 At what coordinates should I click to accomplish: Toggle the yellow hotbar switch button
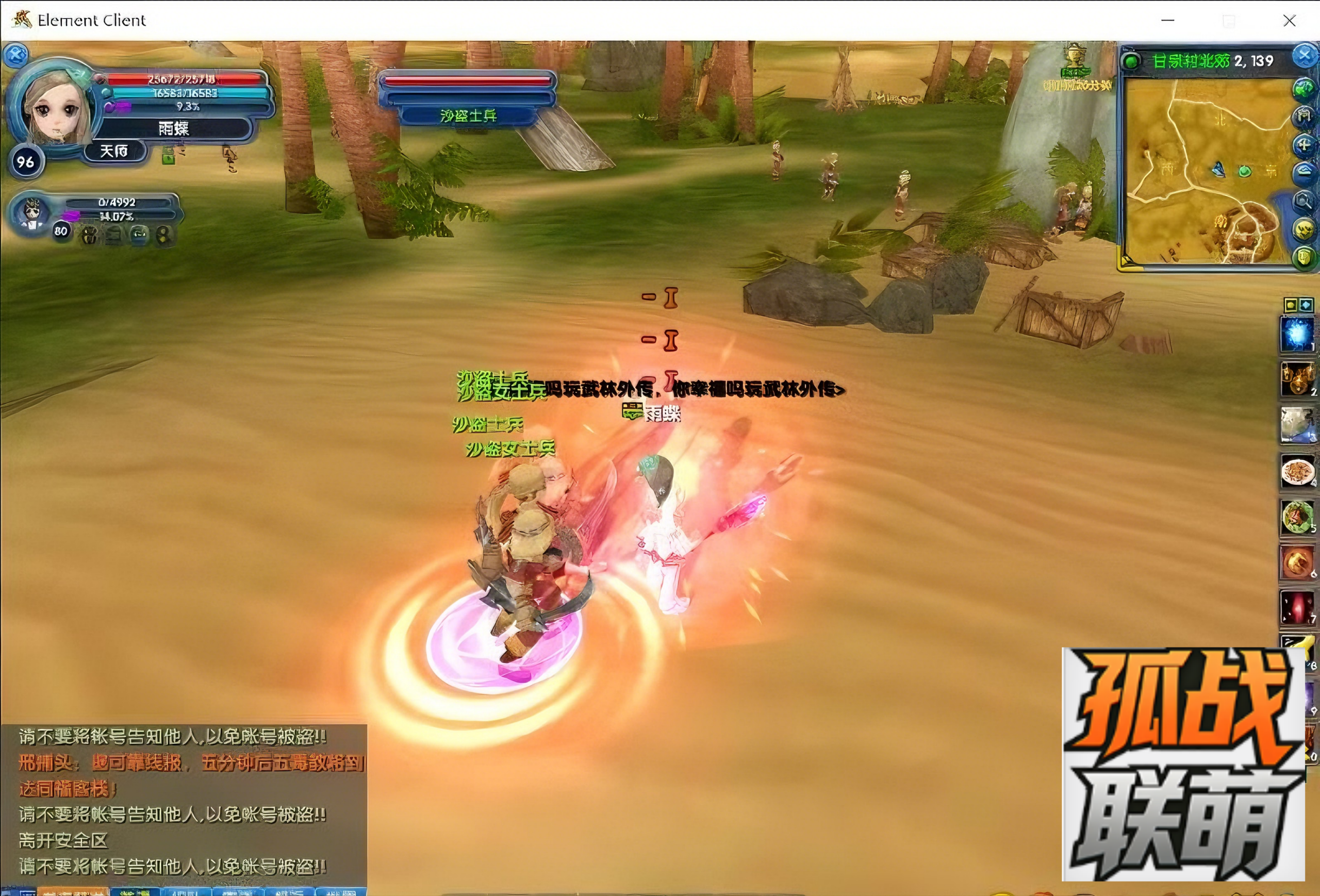(x=1291, y=306)
